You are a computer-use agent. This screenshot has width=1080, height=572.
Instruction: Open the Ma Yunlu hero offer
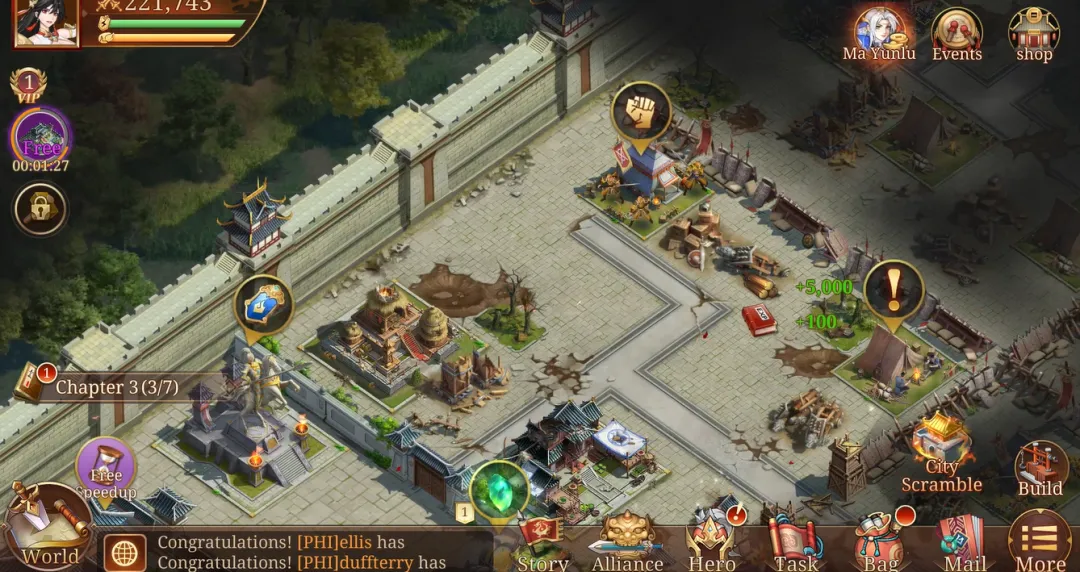tap(879, 35)
